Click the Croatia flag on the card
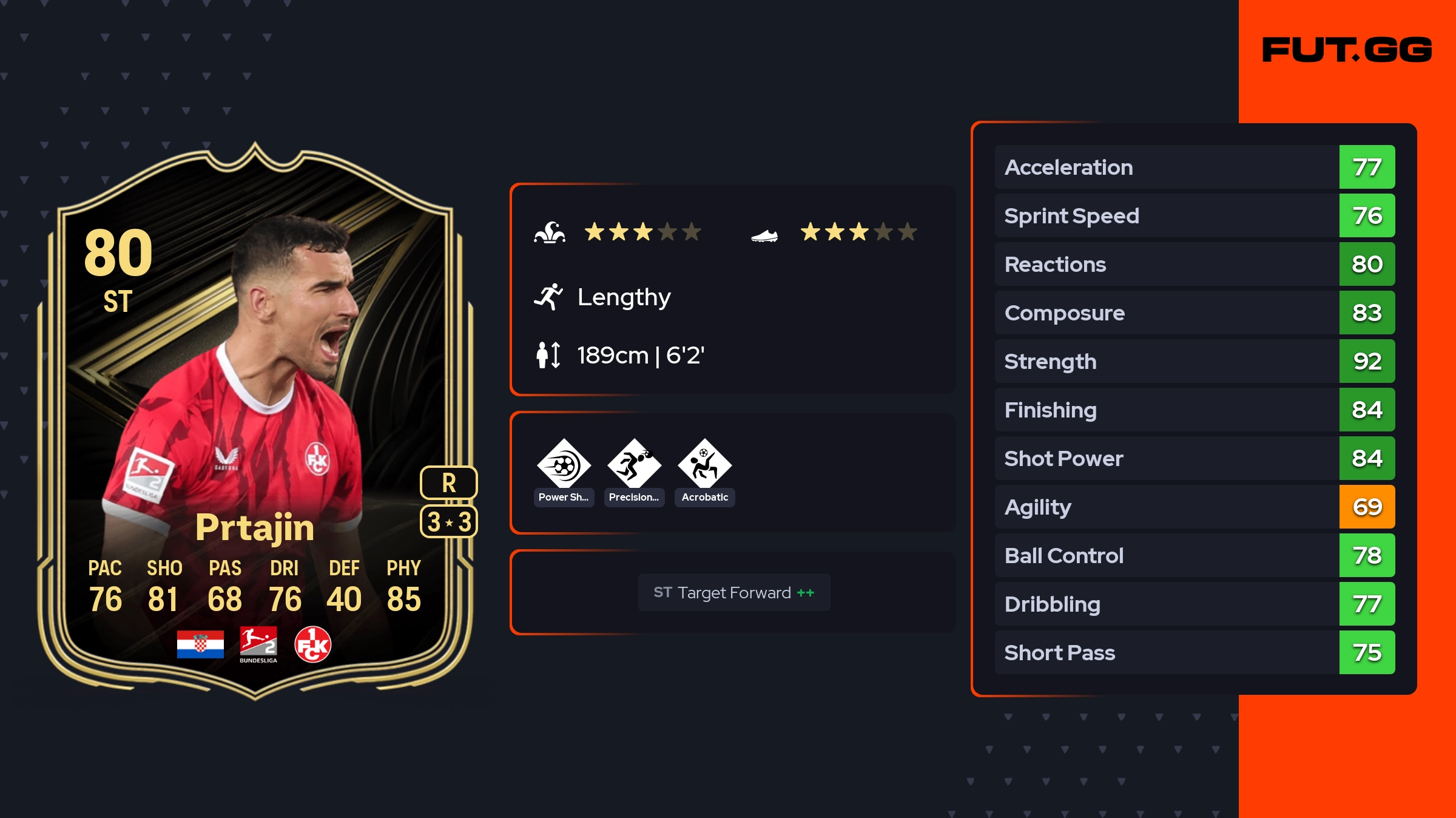 click(200, 644)
